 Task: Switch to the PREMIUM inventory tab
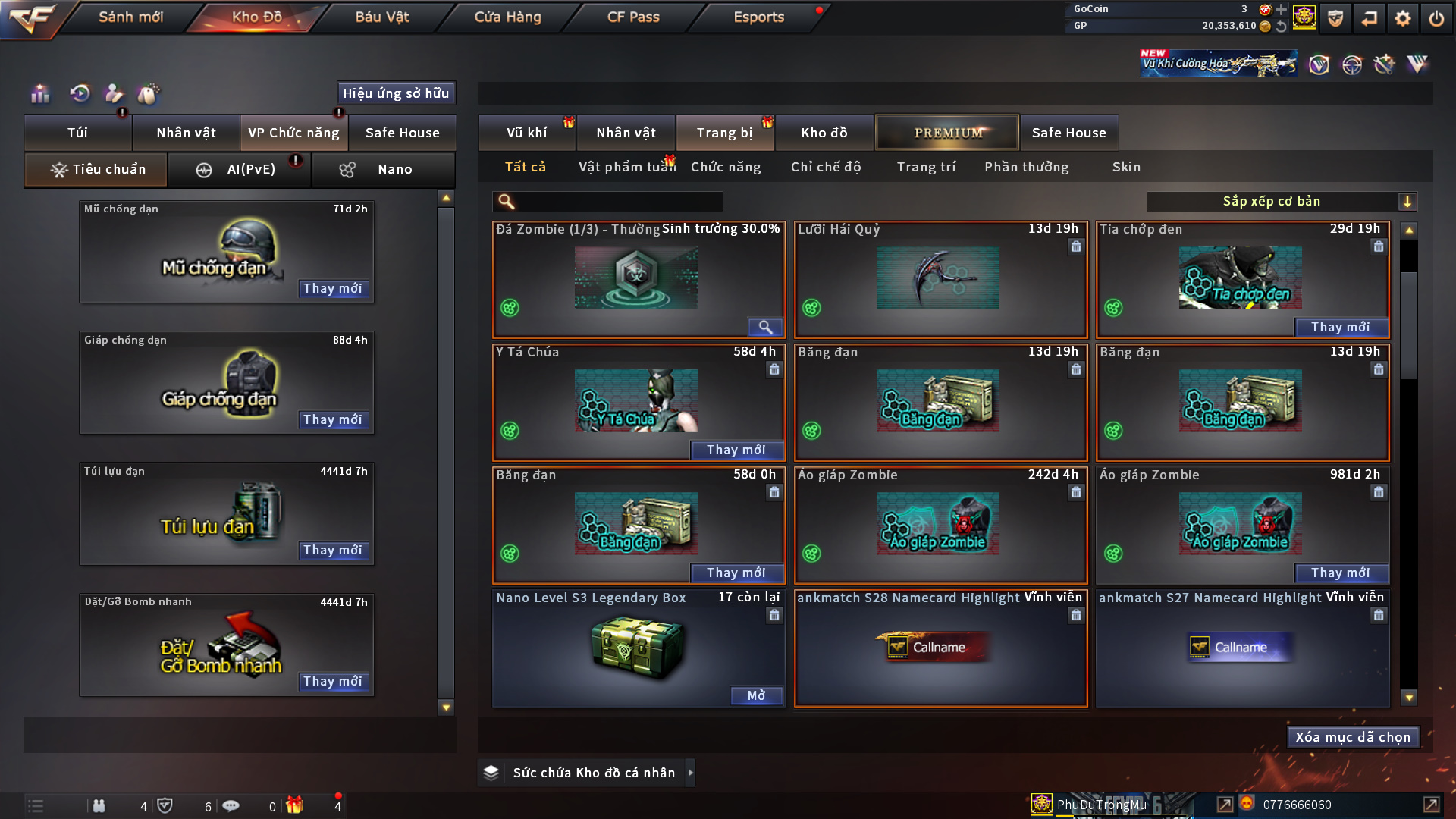click(x=947, y=133)
